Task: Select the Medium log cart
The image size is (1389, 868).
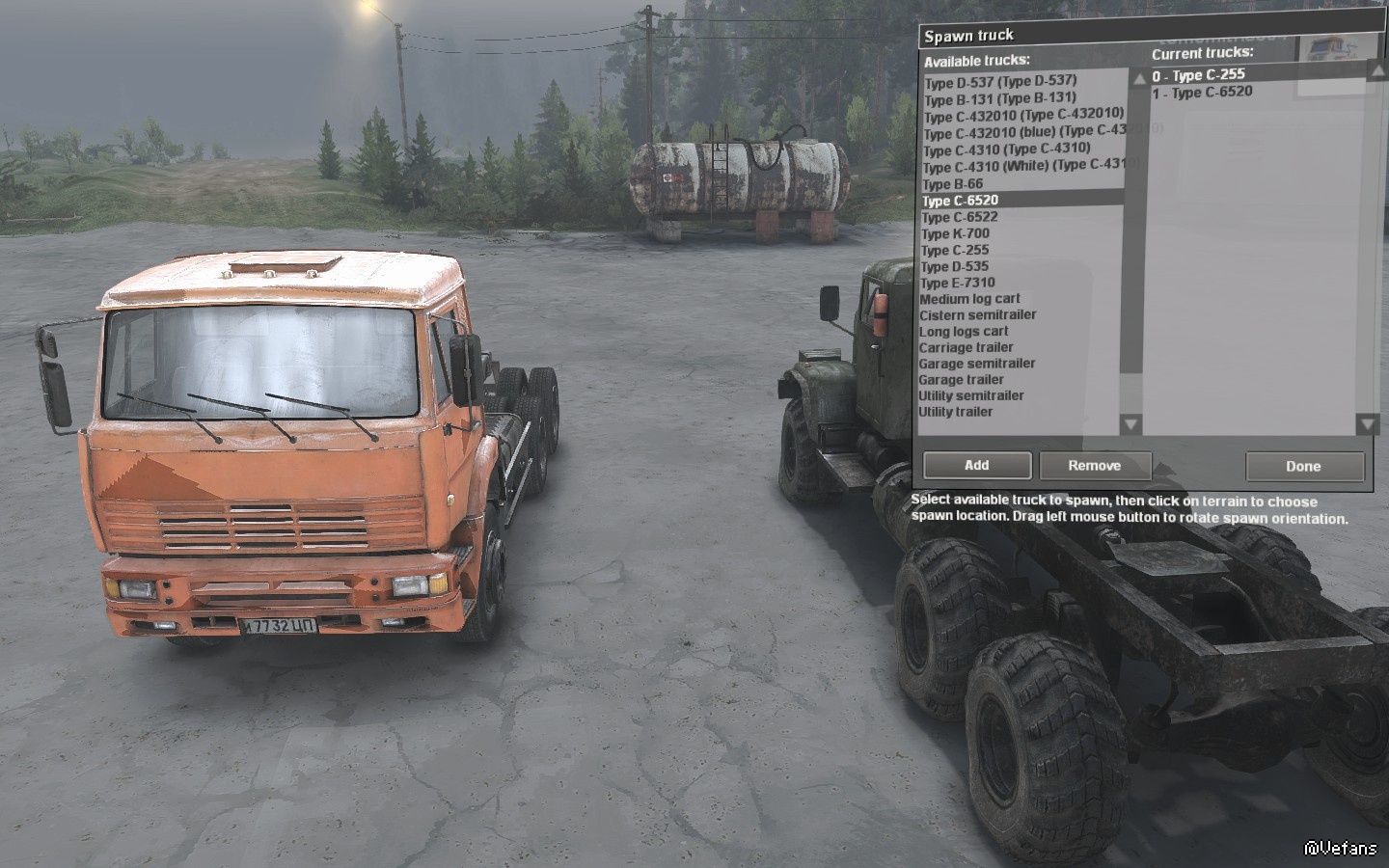Action: [969, 299]
